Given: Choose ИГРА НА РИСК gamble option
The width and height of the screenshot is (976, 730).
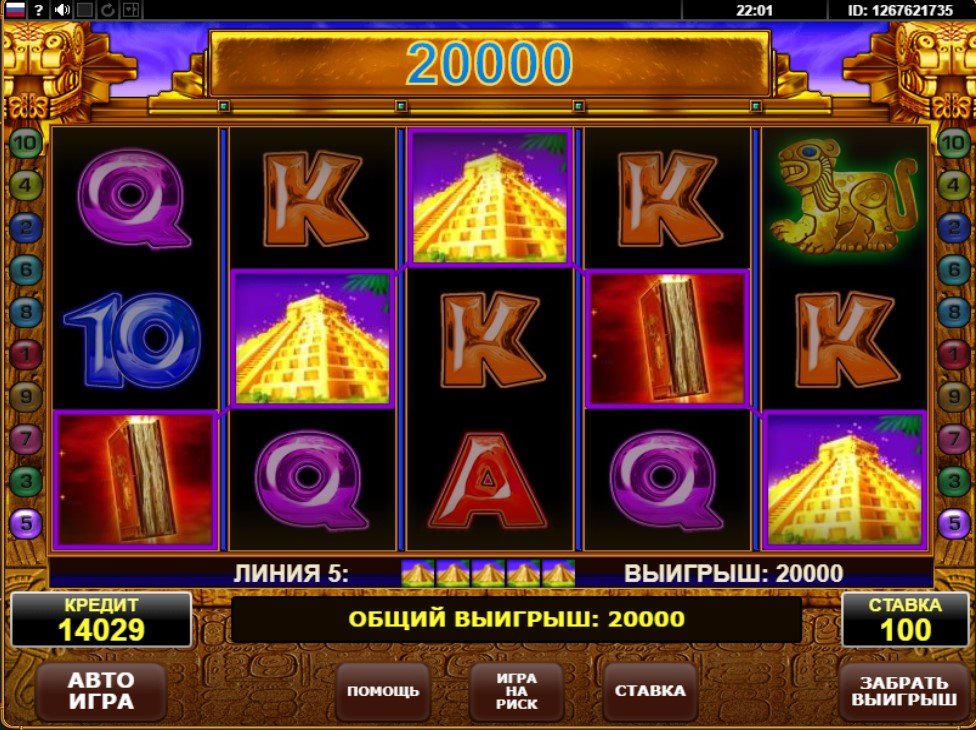Looking at the screenshot, I should (516, 691).
